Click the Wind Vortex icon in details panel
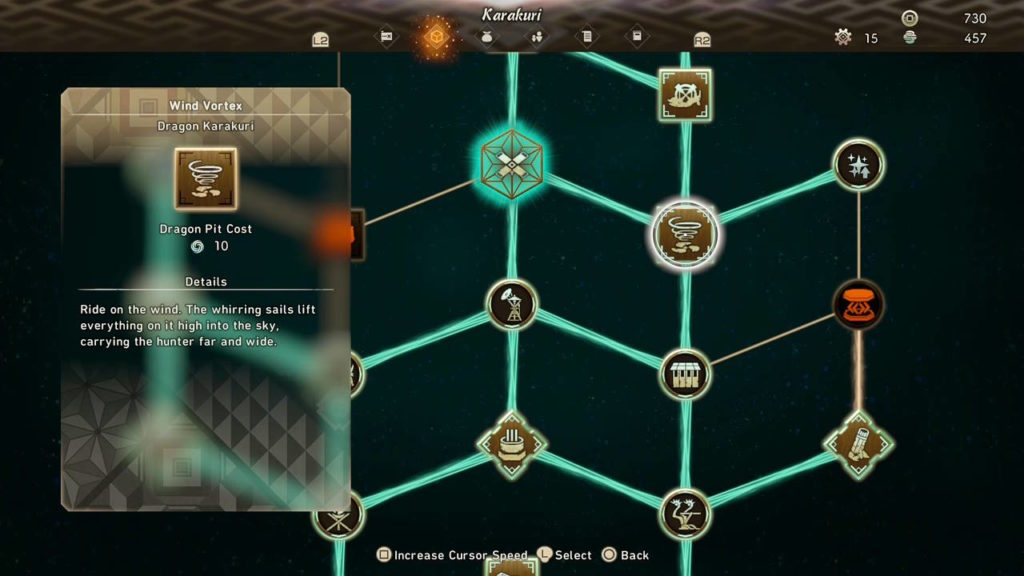1024x576 pixels. pos(206,179)
